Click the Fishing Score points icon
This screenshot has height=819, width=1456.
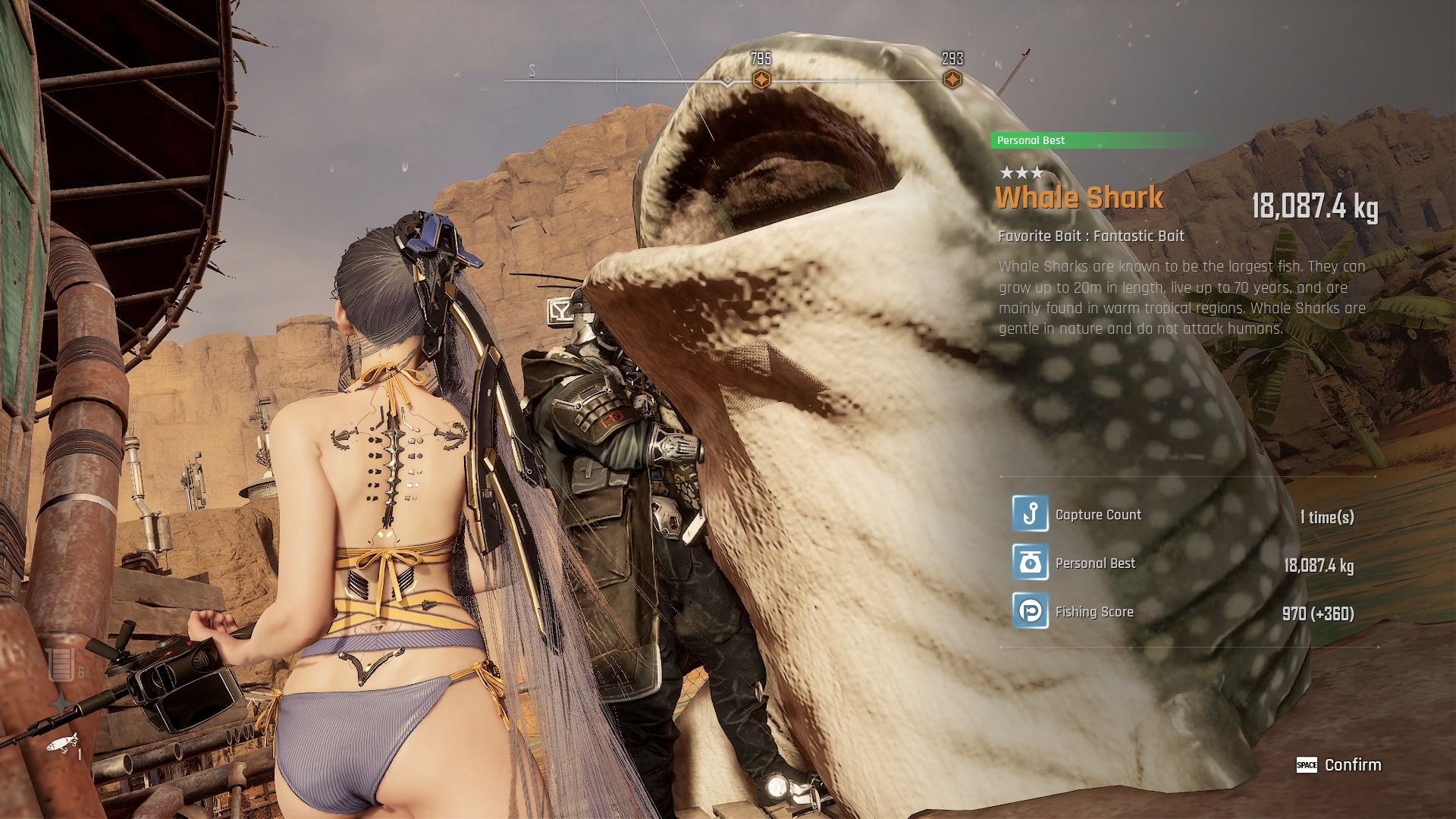click(1030, 611)
